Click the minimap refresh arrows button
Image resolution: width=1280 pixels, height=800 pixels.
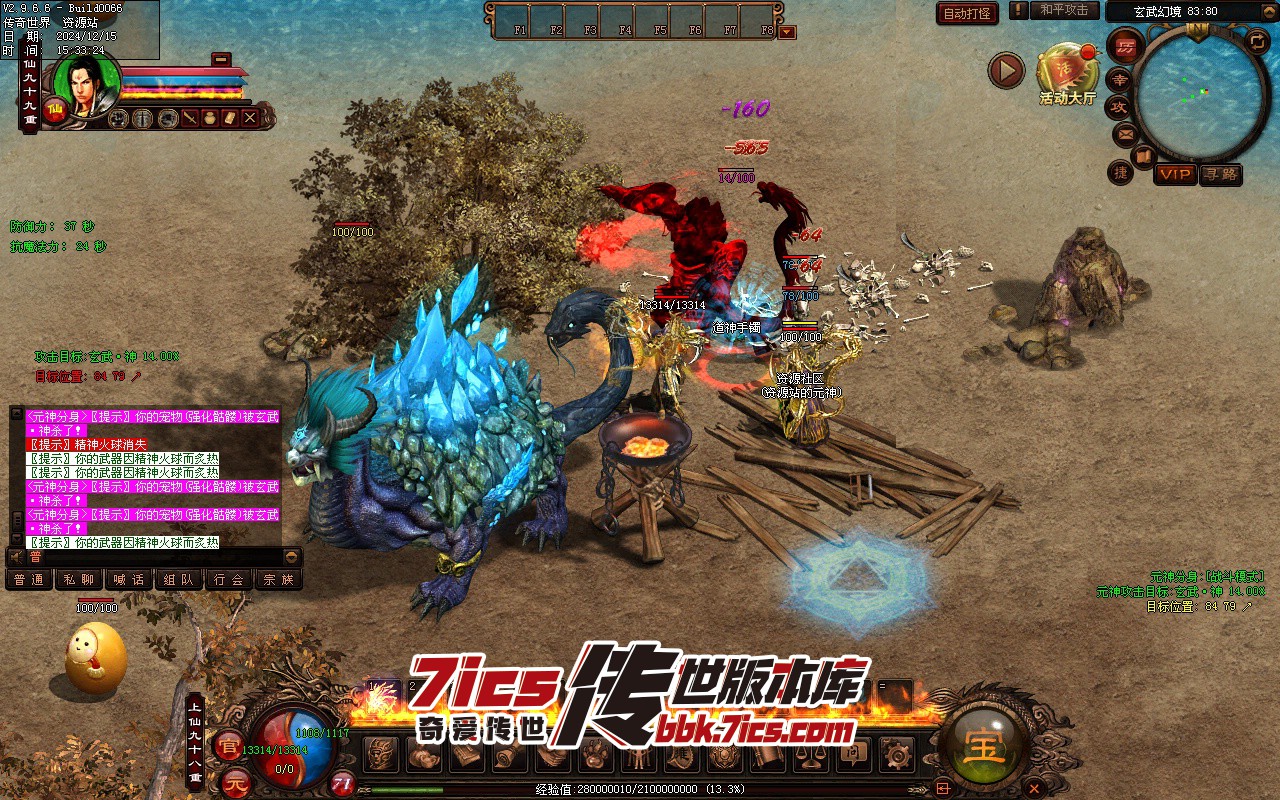(1257, 41)
